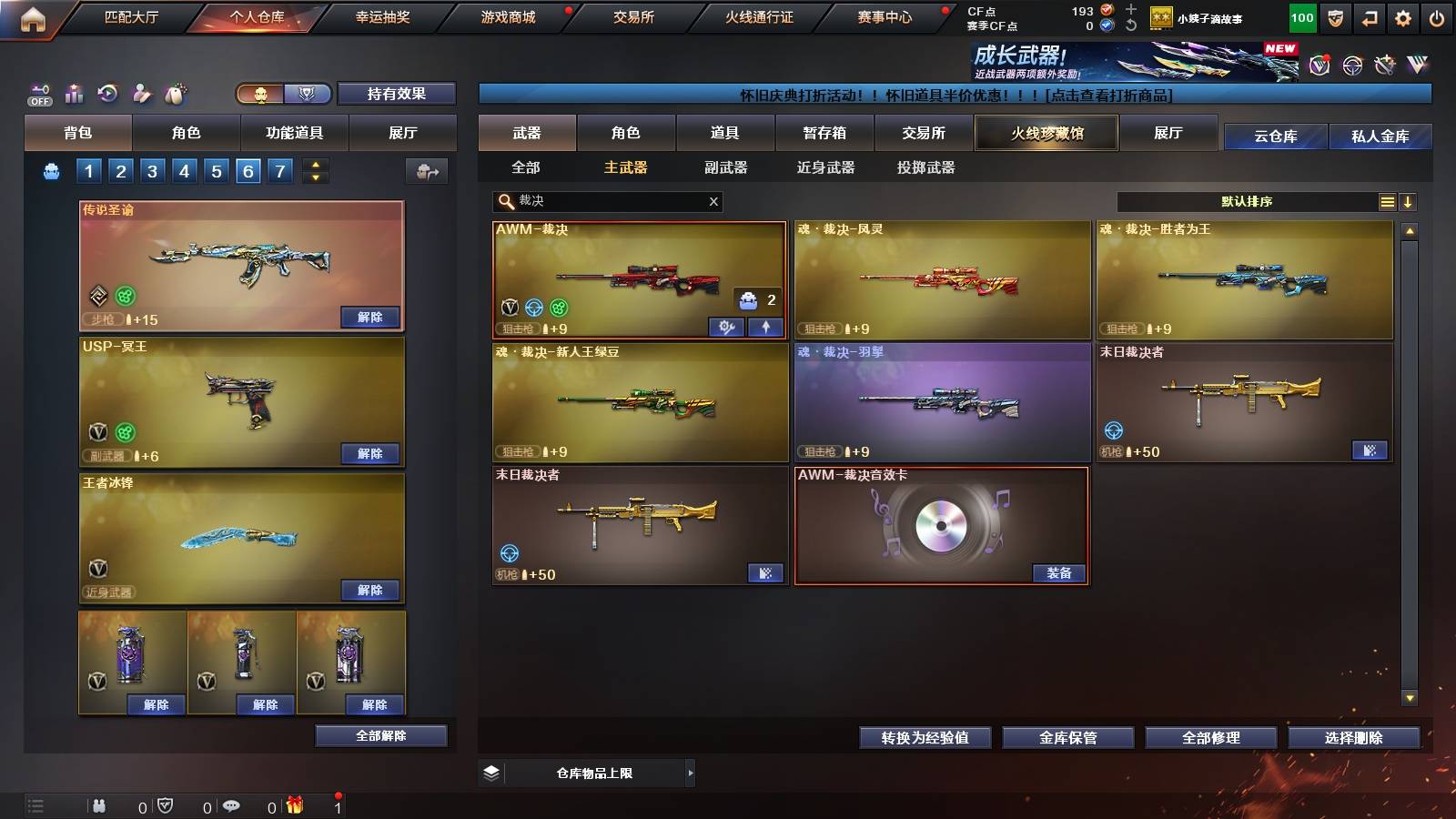Click the gear repair icon on AWM-裁决 card
Viewport: 1456px width, 819px height.
[726, 329]
